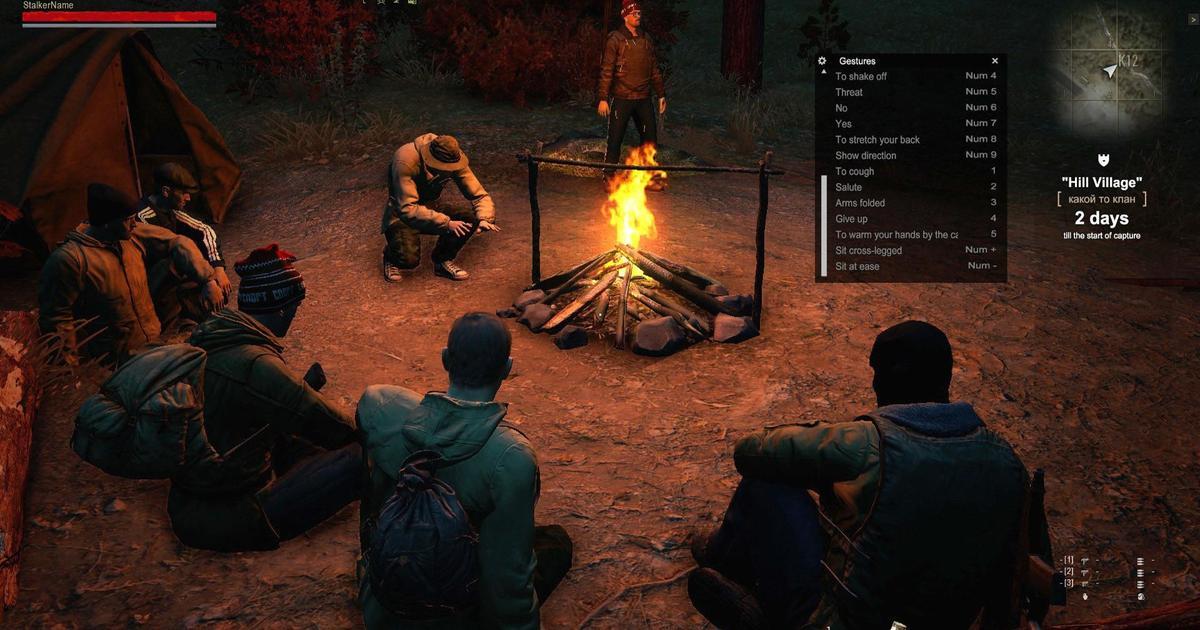1200x630 pixels.
Task: Click the scroll-up arrow in Gestures list
Action: [x=824, y=73]
